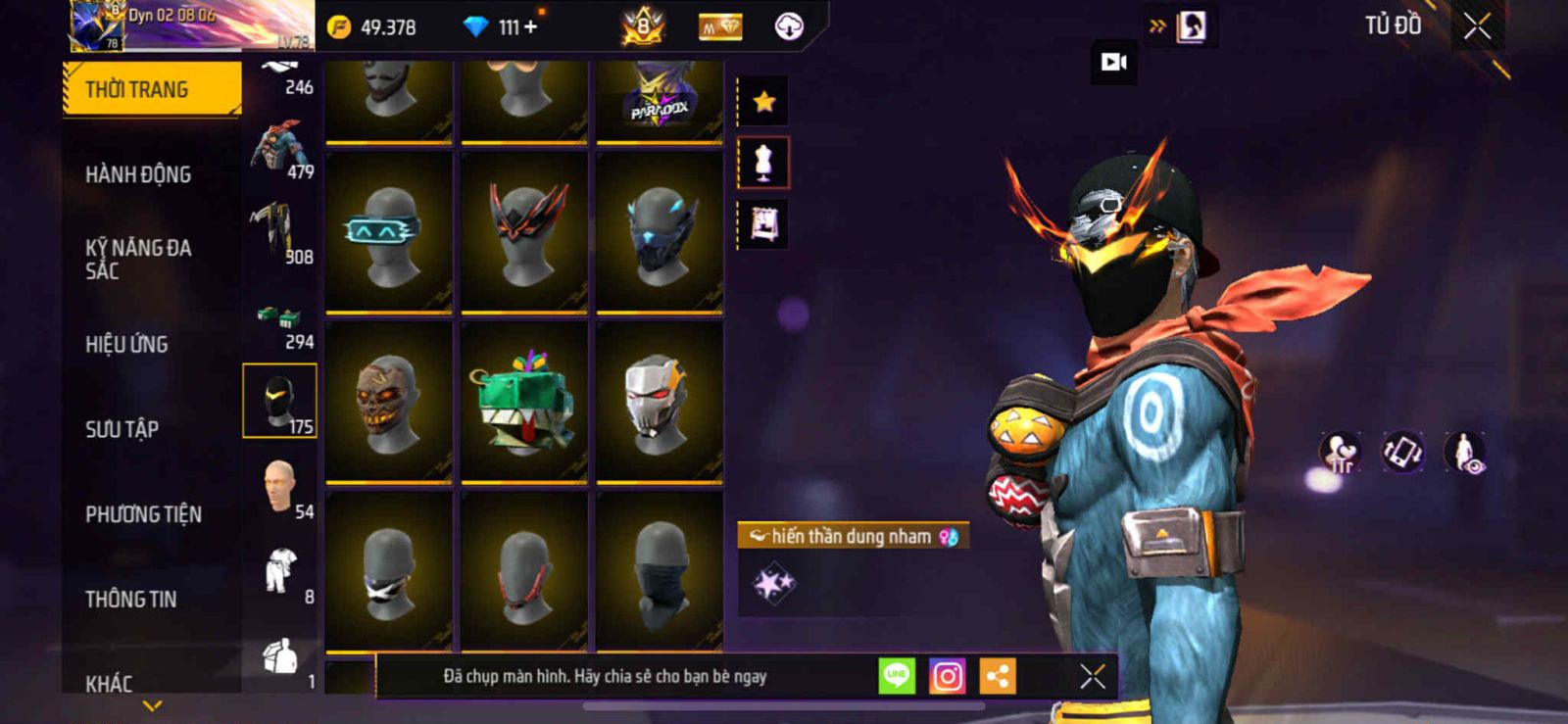Share screenshot via LINE
1568x724 pixels.
coord(896,676)
